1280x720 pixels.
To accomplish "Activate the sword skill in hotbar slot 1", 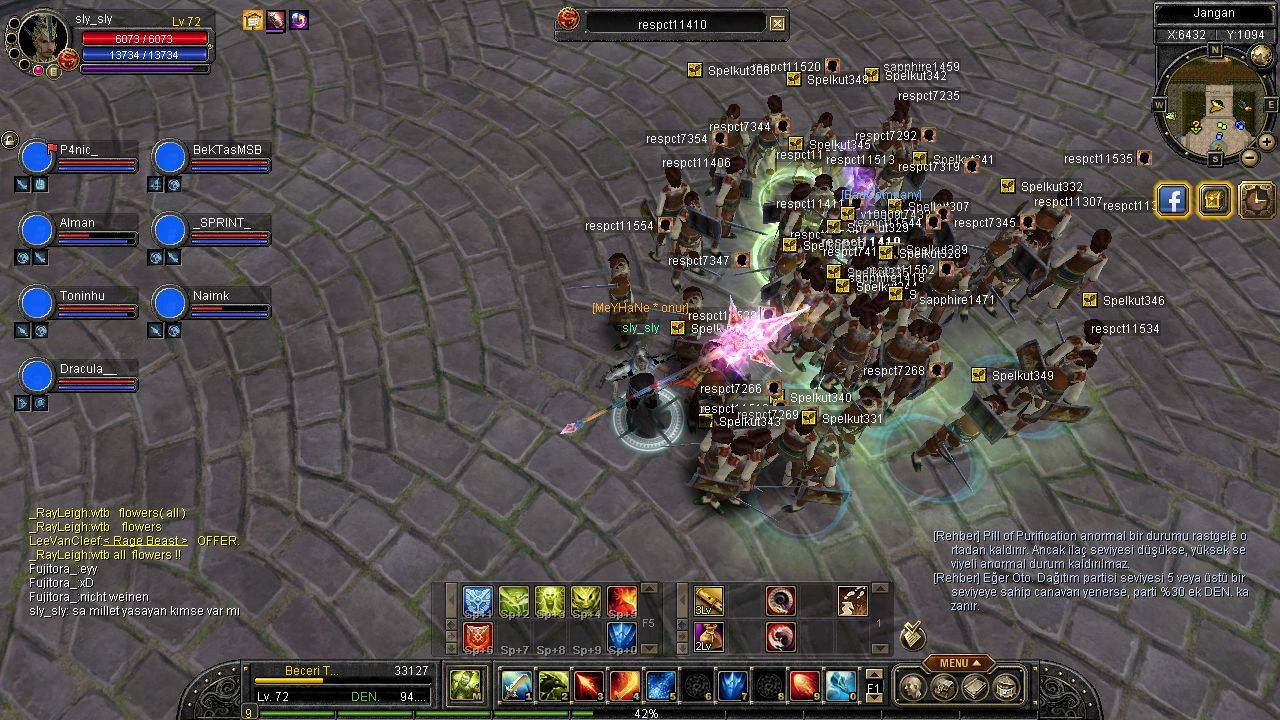I will [x=517, y=685].
